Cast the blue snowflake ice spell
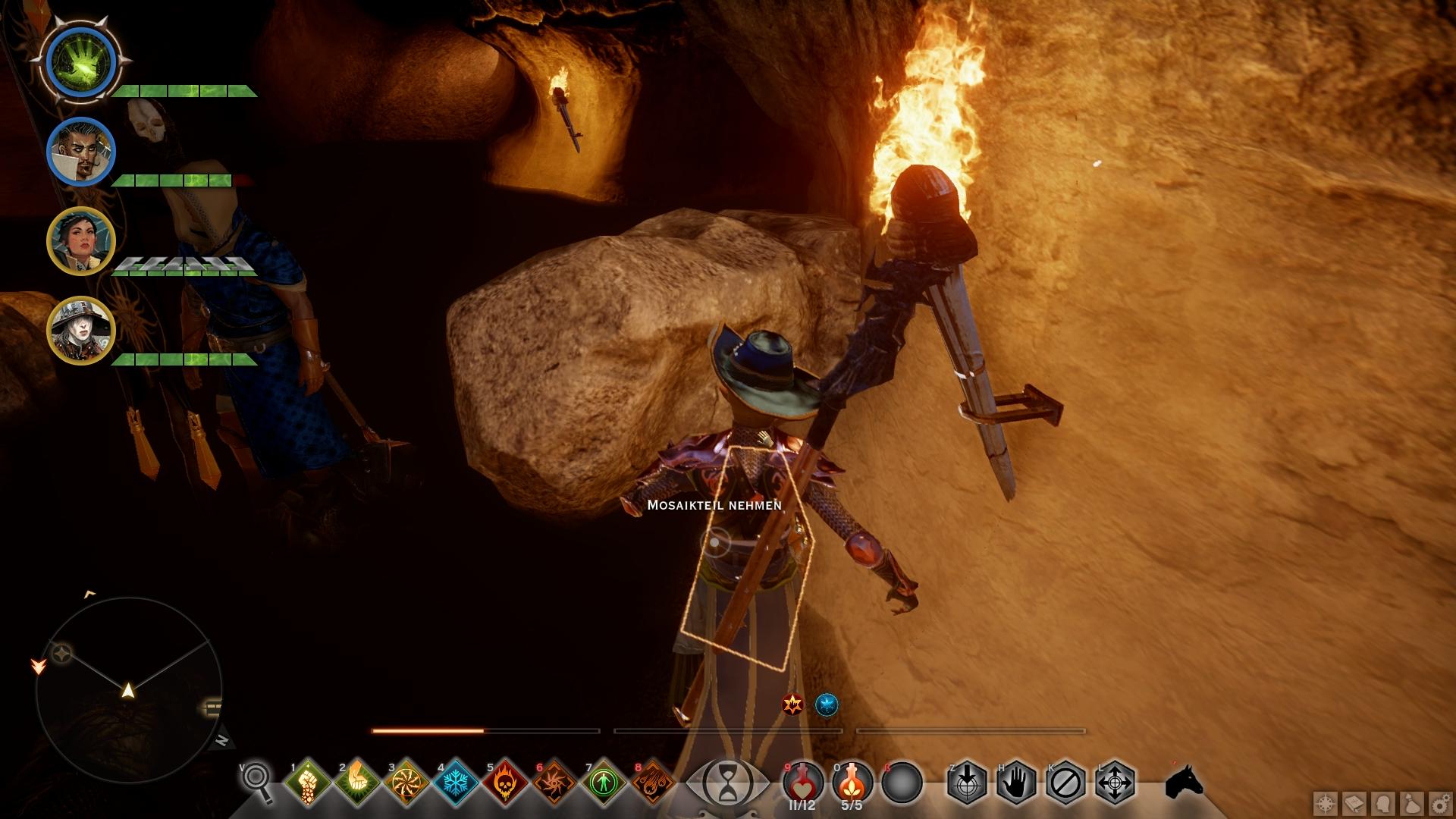The image size is (1456, 819). (x=456, y=781)
